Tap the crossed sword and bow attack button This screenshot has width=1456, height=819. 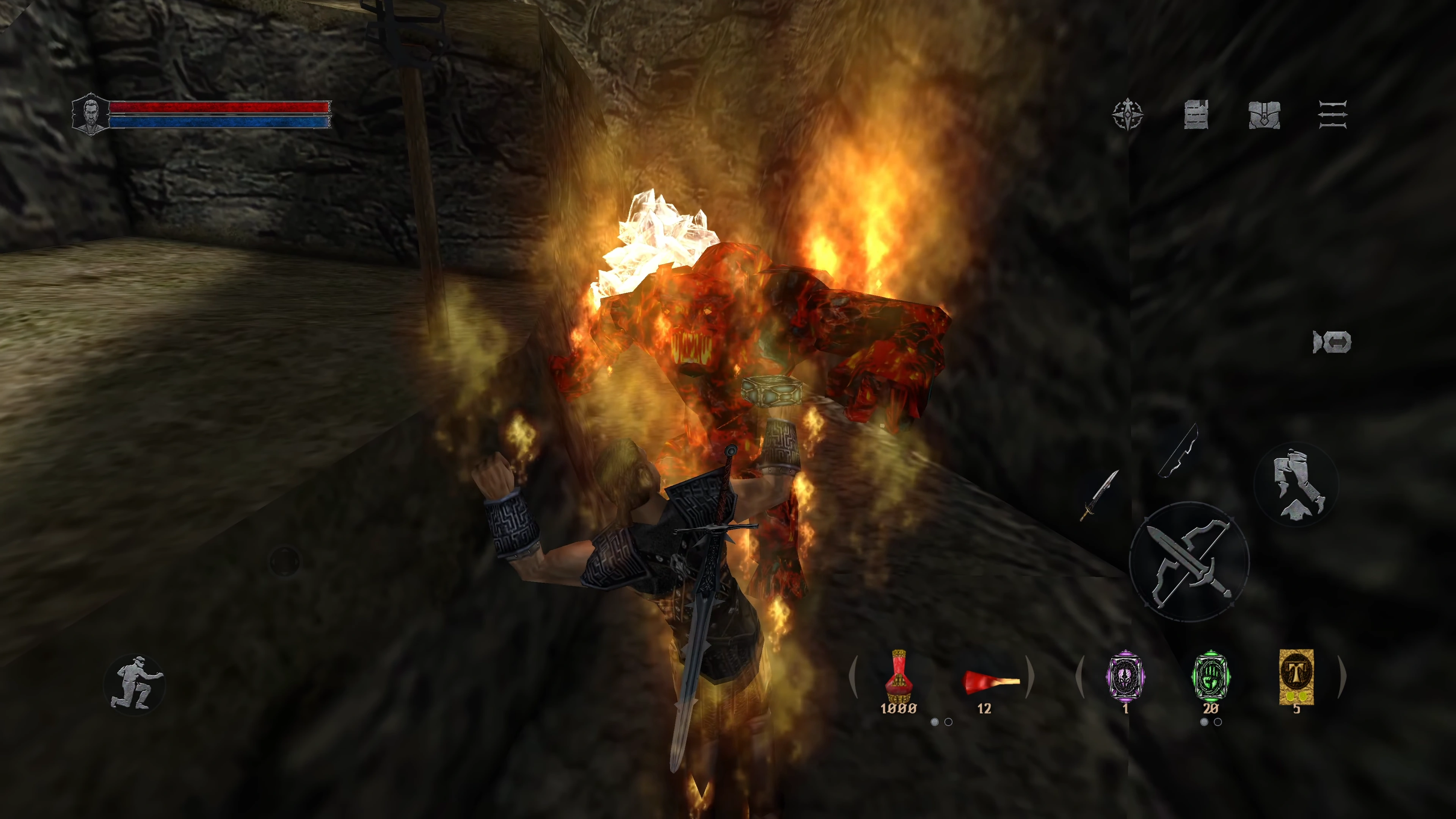pyautogui.click(x=1189, y=561)
